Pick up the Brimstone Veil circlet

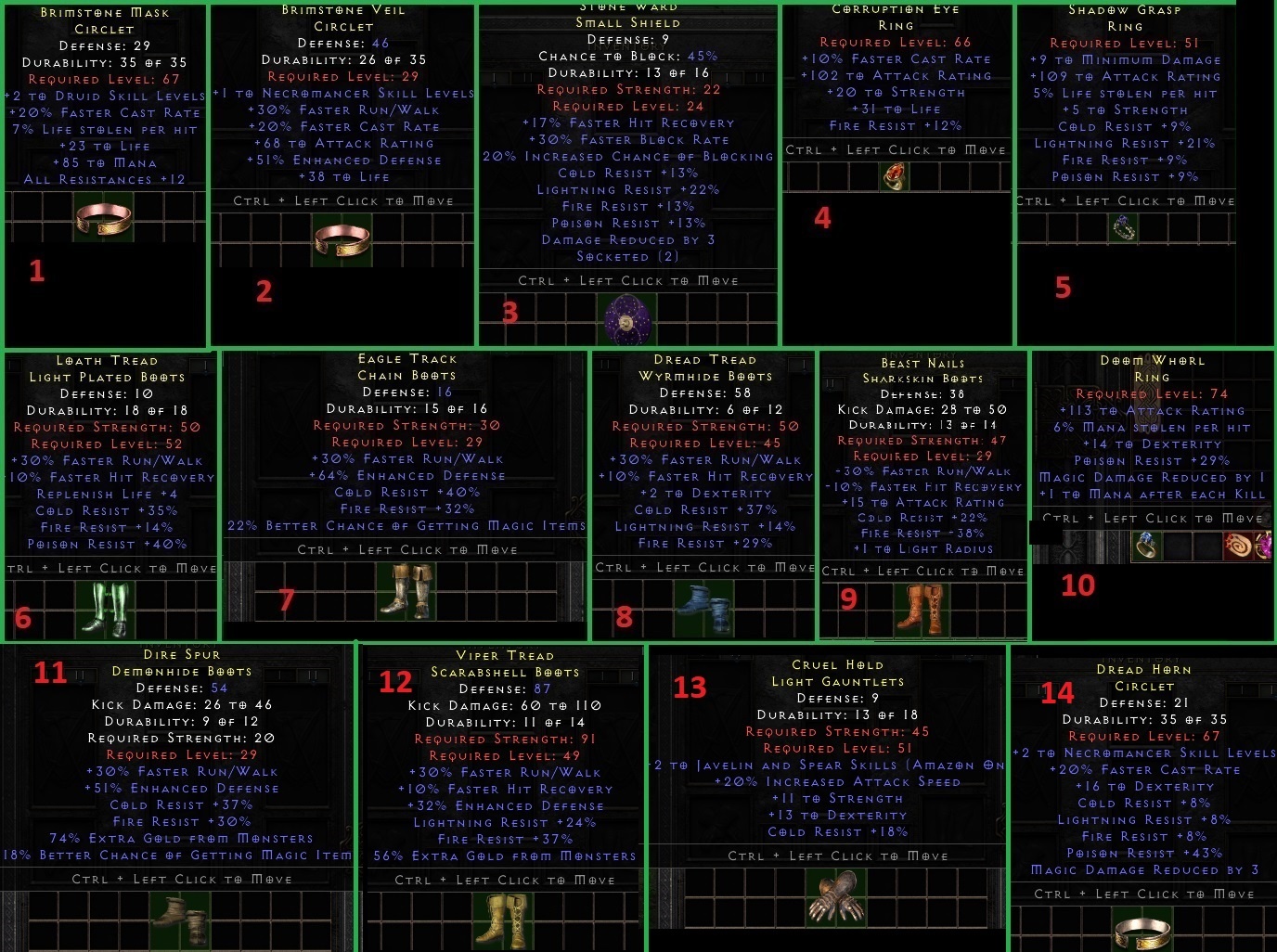tap(342, 238)
